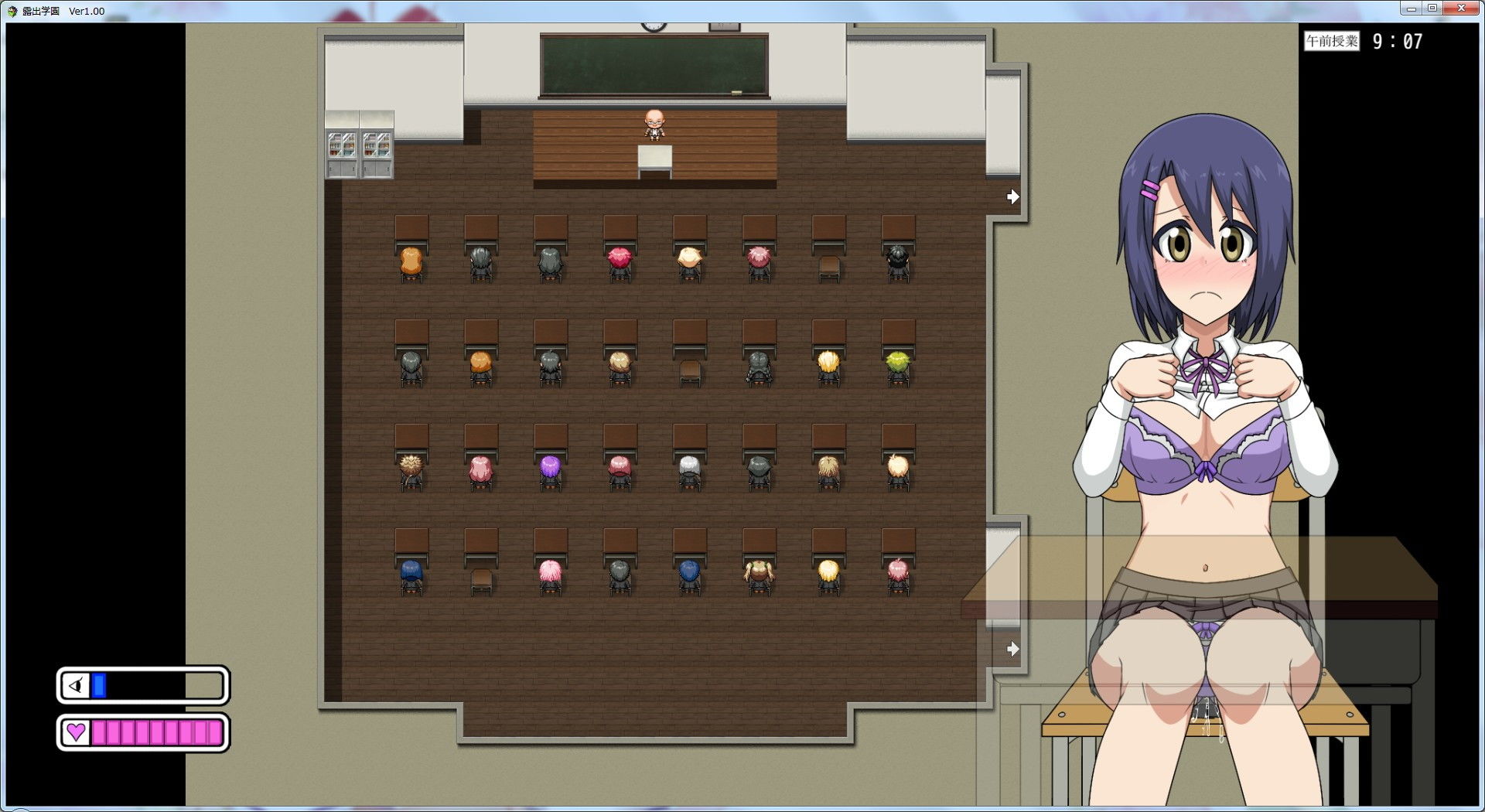This screenshot has width=1485, height=812.
Task: Select the purple-haired student in the third row
Action: click(x=550, y=468)
